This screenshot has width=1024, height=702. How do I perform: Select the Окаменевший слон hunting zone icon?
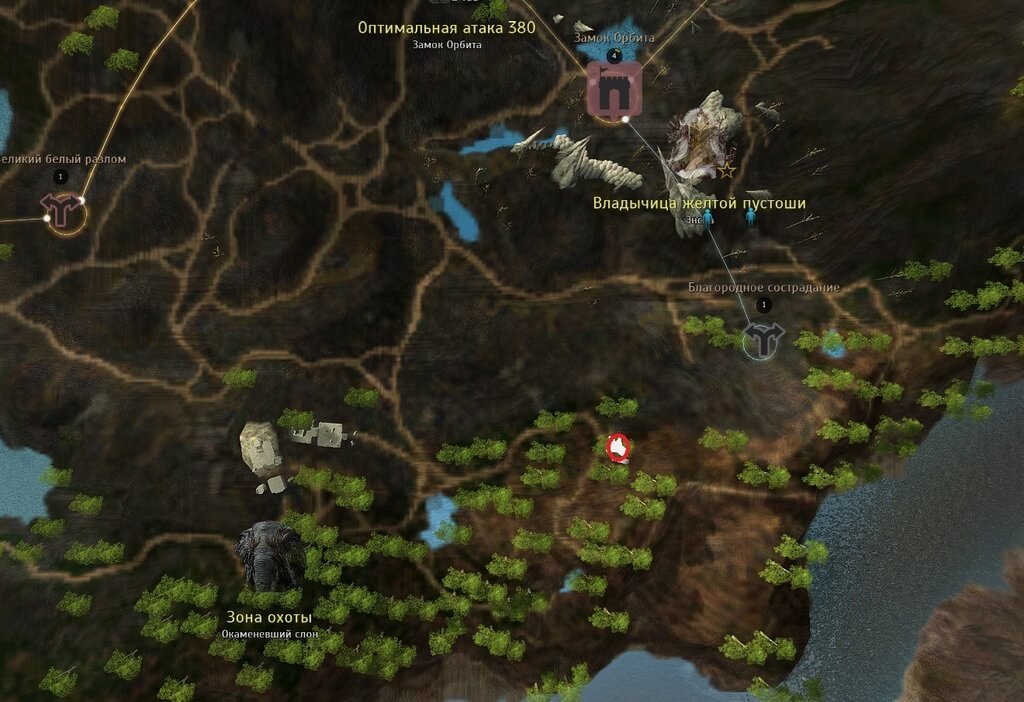pos(270,556)
